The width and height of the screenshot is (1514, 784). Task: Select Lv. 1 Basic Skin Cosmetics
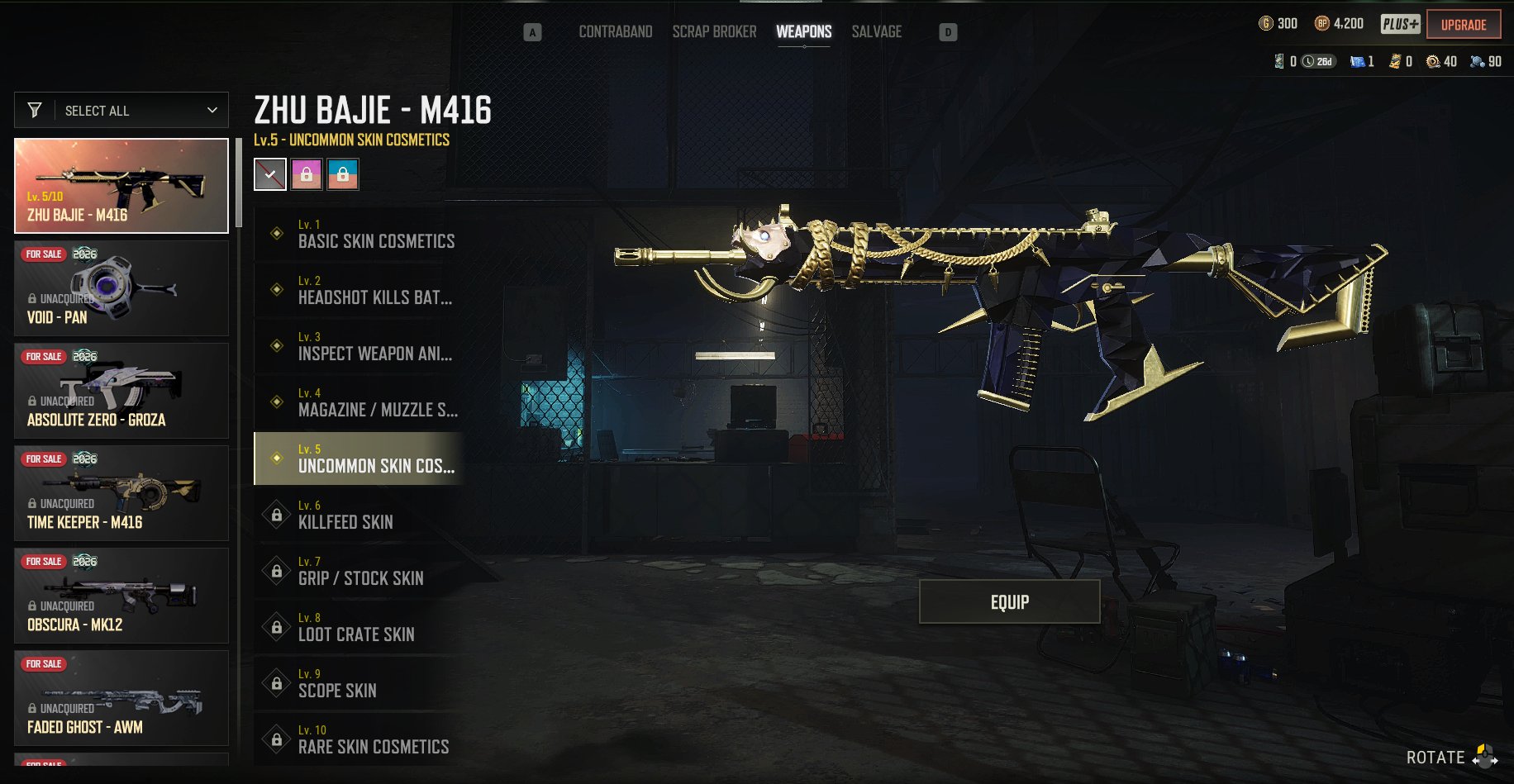tap(359, 234)
